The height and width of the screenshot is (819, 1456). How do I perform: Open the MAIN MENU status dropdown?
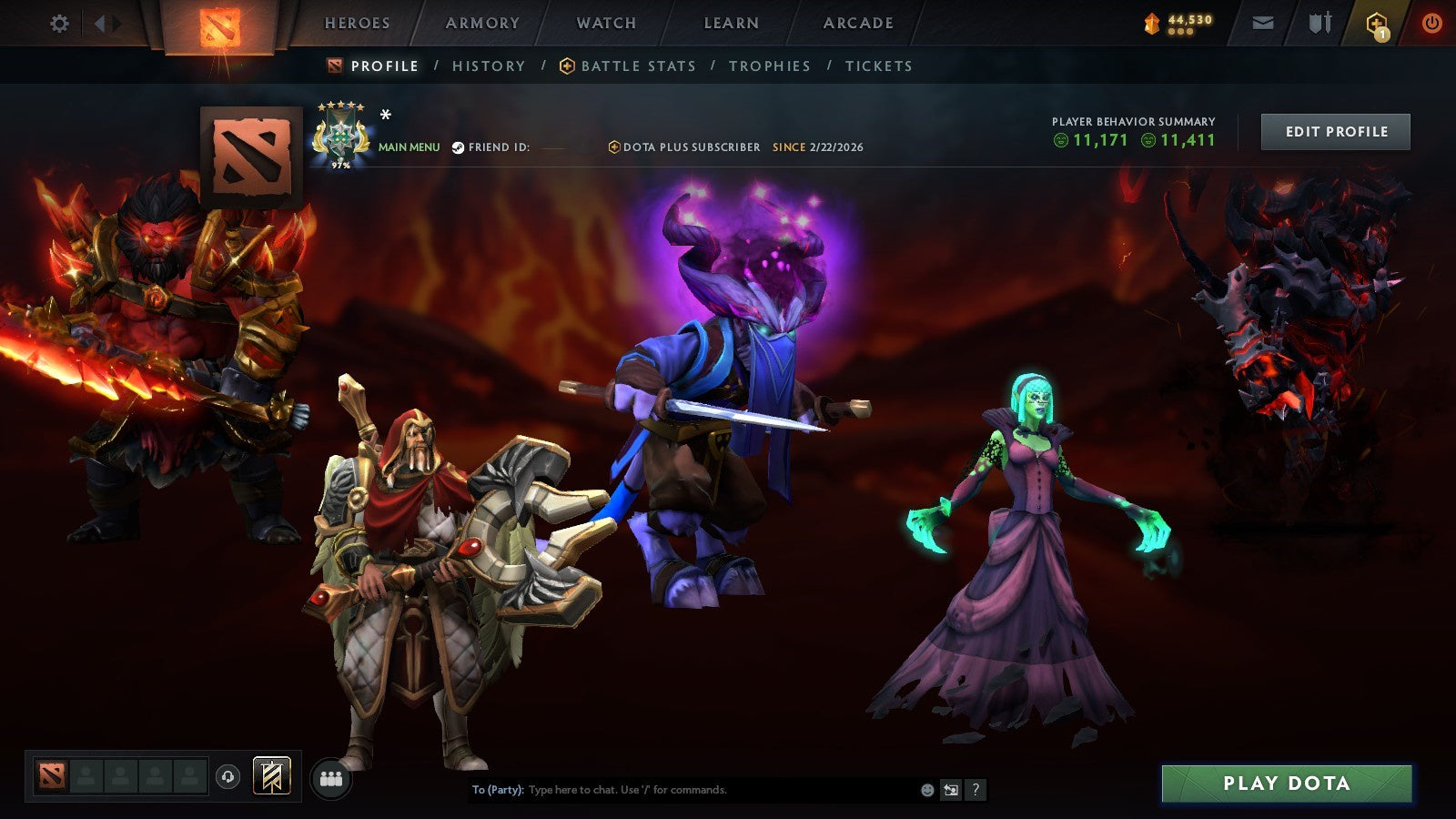(x=408, y=146)
